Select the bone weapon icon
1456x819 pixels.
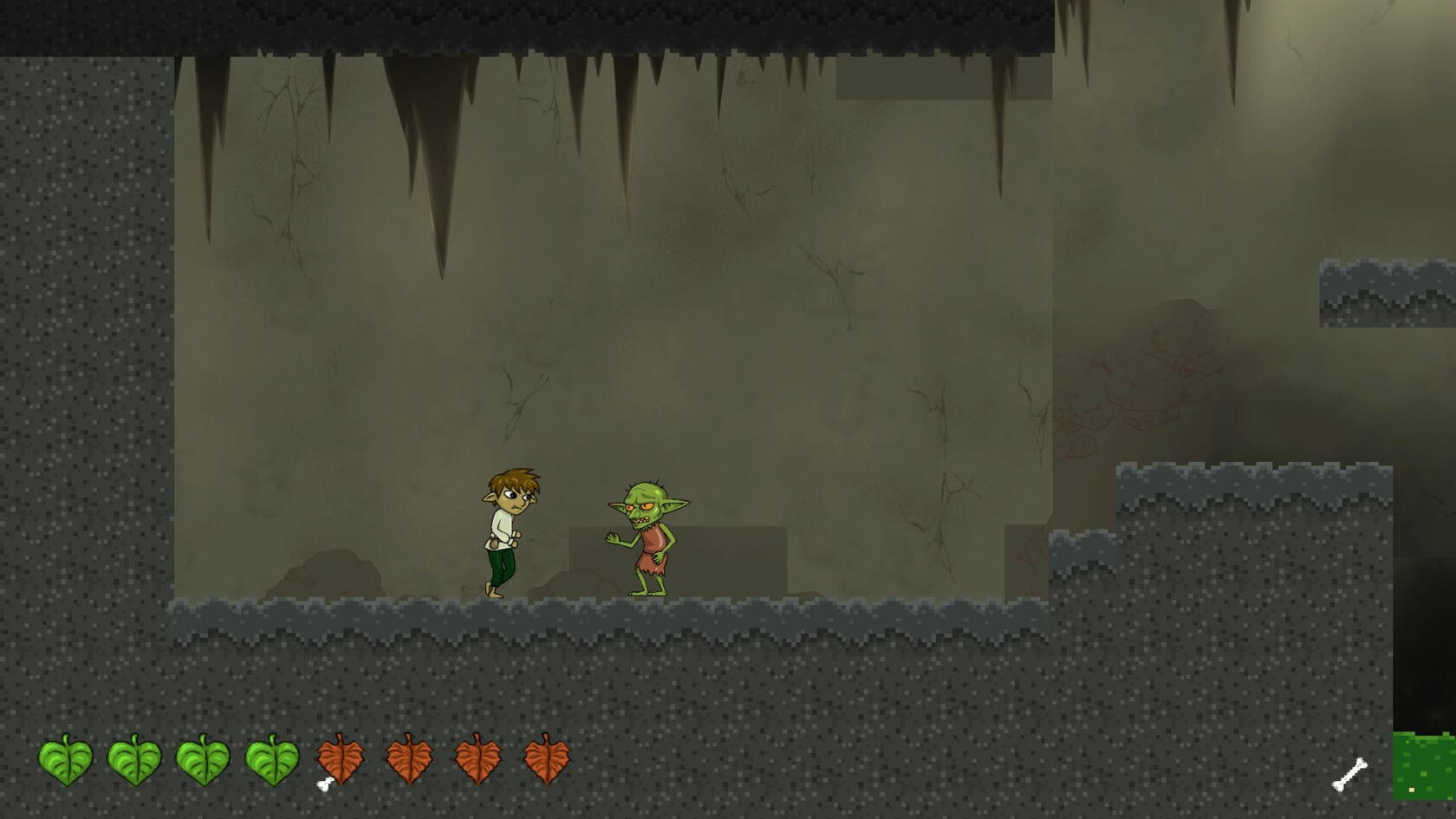click(x=1349, y=774)
